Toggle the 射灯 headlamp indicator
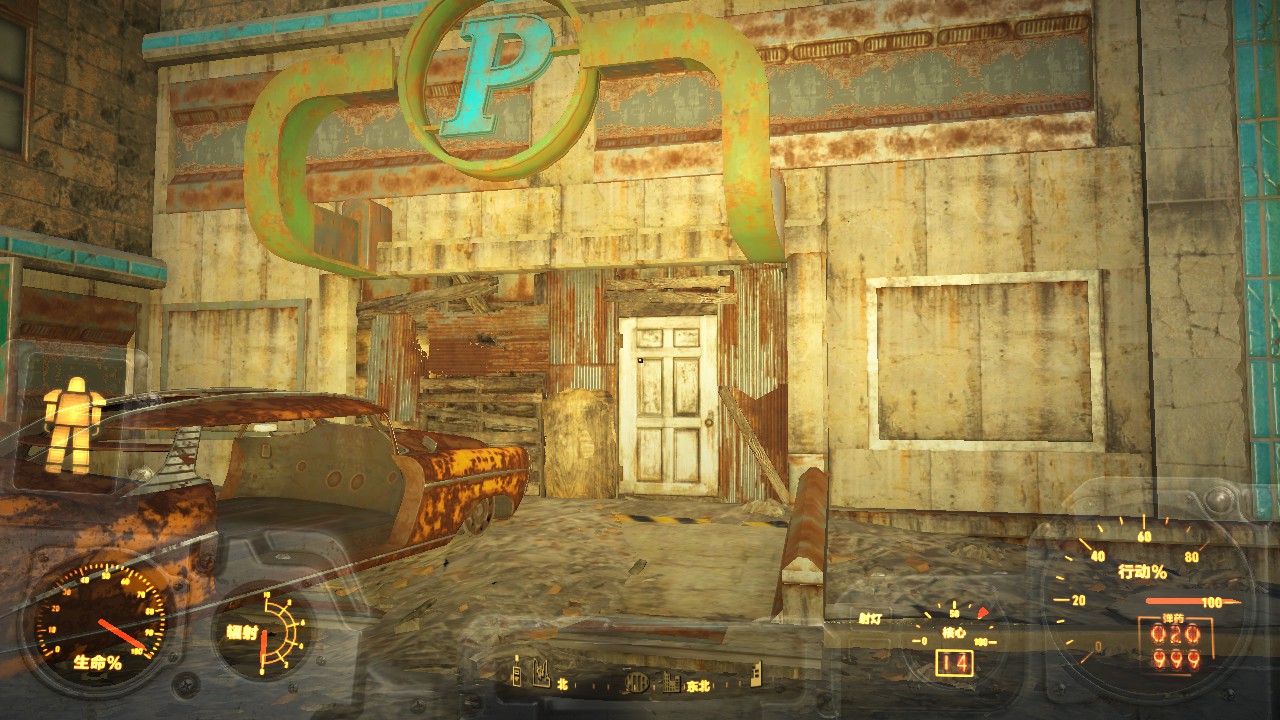Viewport: 1280px width, 720px height. [x=871, y=619]
